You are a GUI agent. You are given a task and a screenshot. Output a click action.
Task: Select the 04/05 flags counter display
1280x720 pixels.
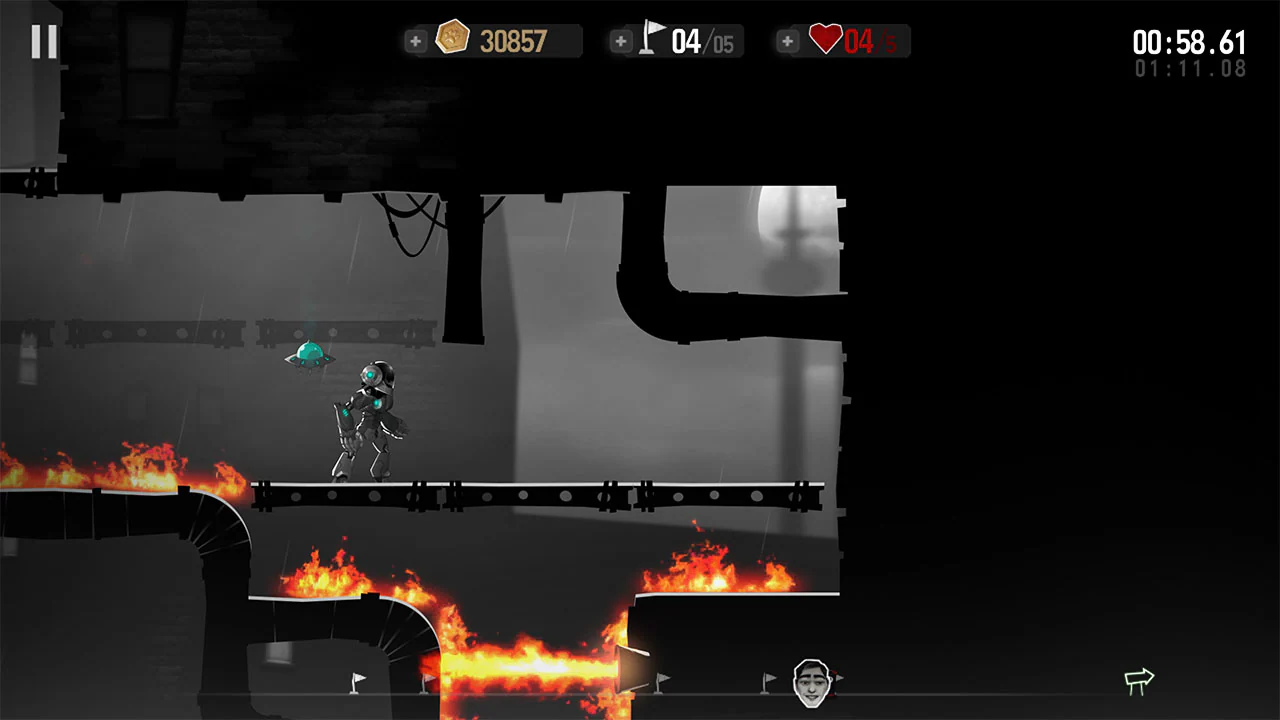(700, 40)
